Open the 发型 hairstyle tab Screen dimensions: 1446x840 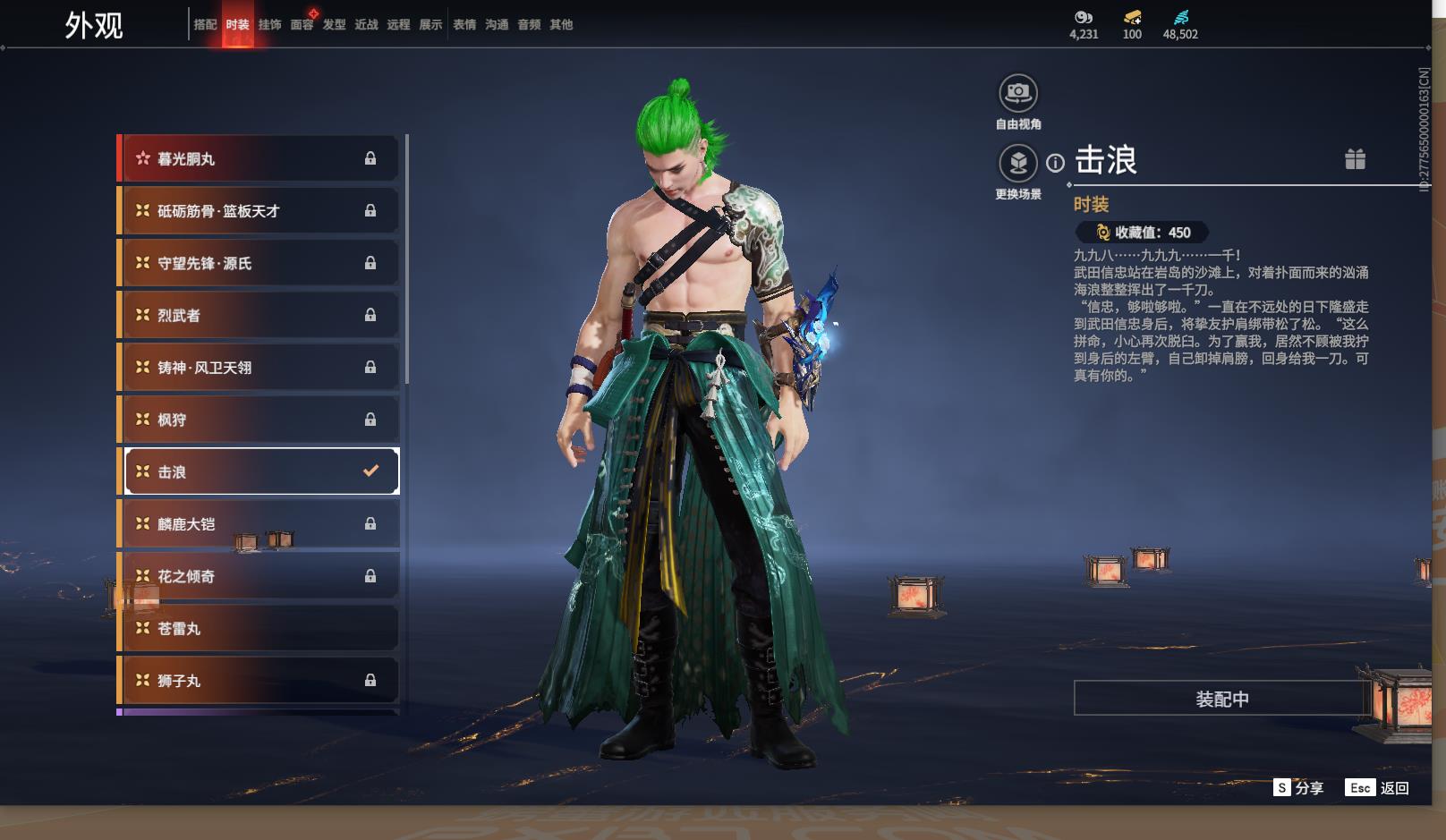tap(334, 25)
